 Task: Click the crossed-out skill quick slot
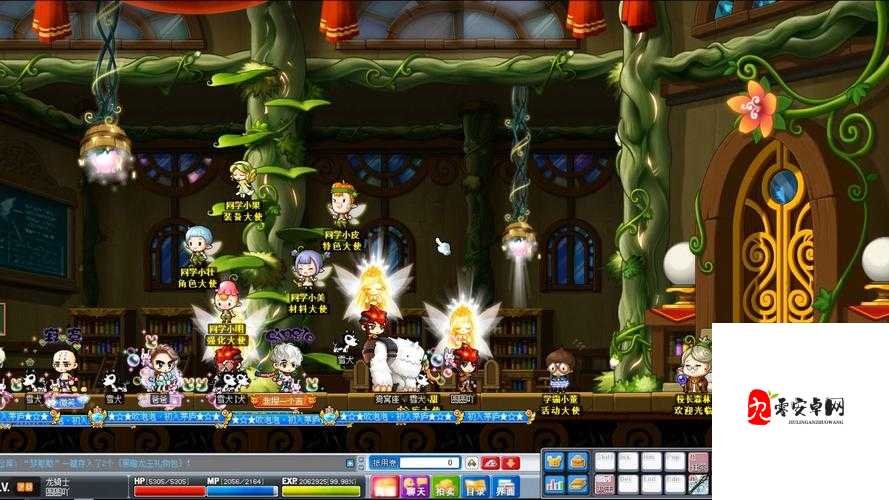[x=698, y=485]
